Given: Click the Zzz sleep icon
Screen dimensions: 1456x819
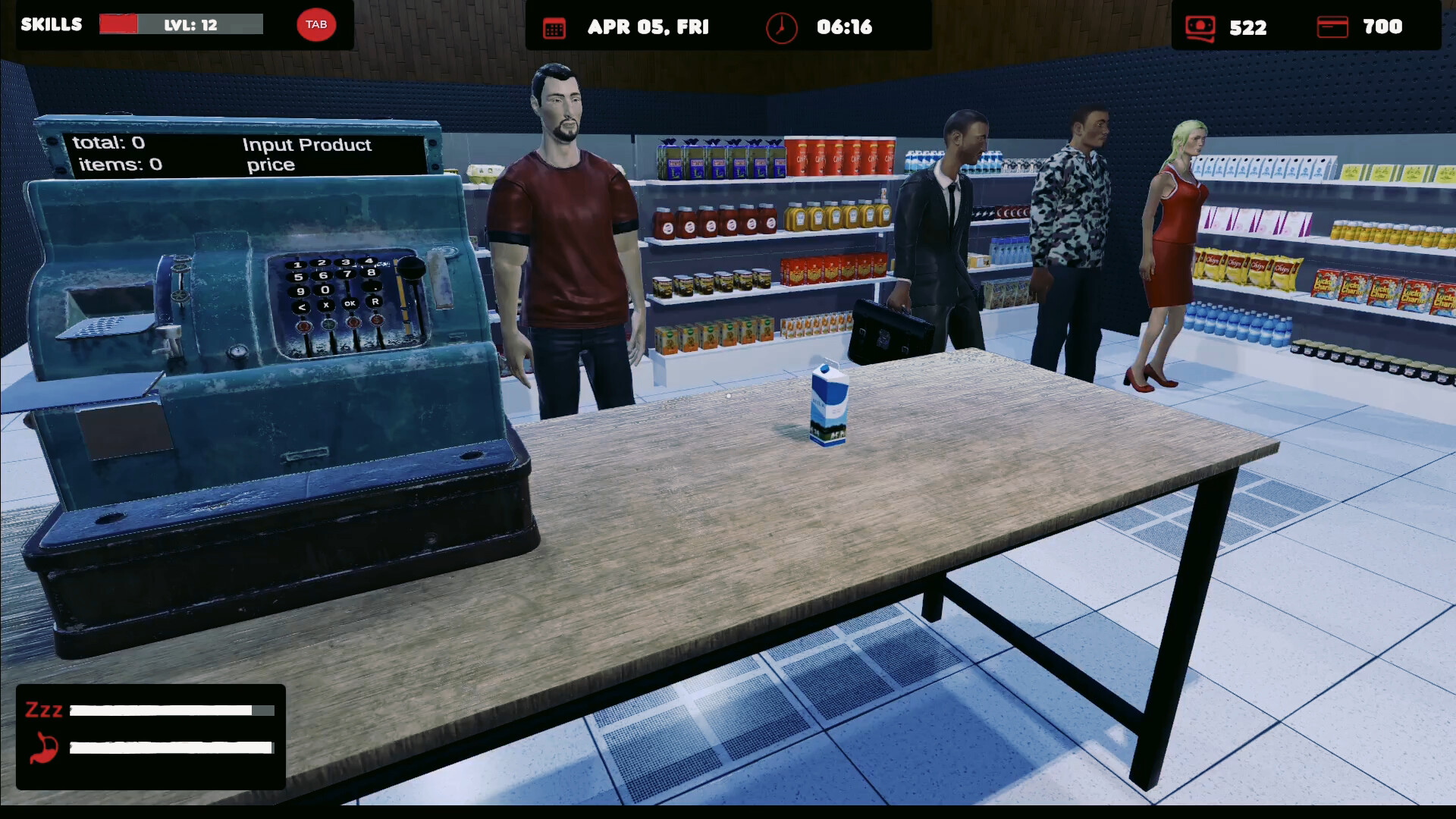Looking at the screenshot, I should [43, 710].
